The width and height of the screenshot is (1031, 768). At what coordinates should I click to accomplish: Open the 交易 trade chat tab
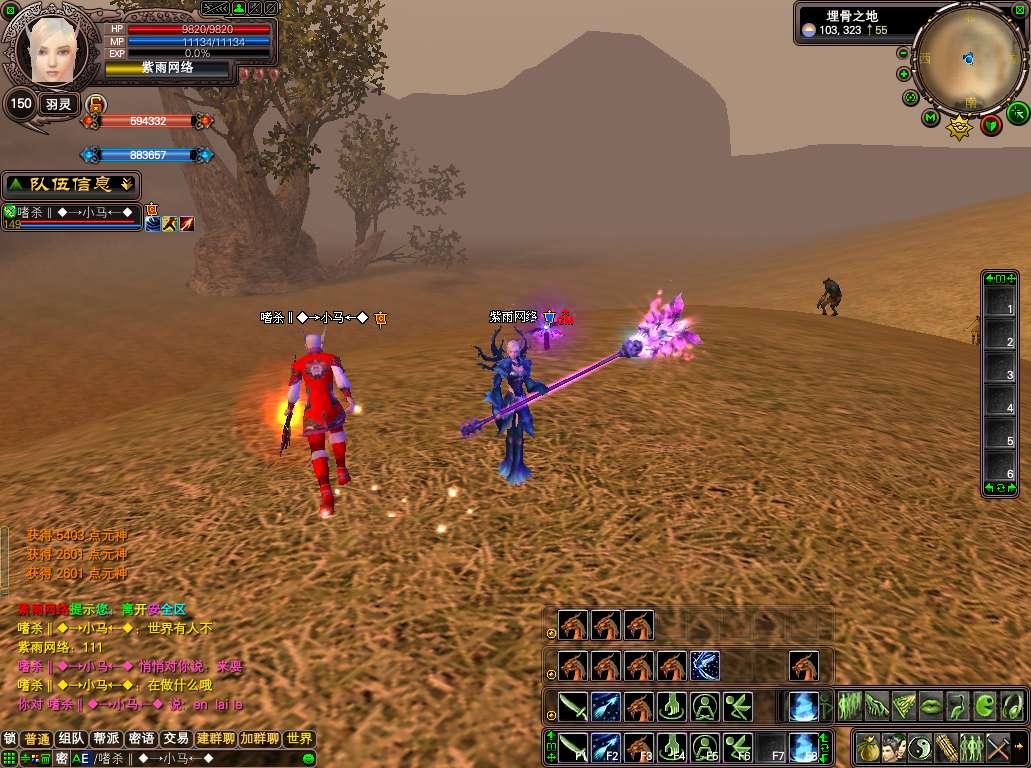[x=176, y=739]
